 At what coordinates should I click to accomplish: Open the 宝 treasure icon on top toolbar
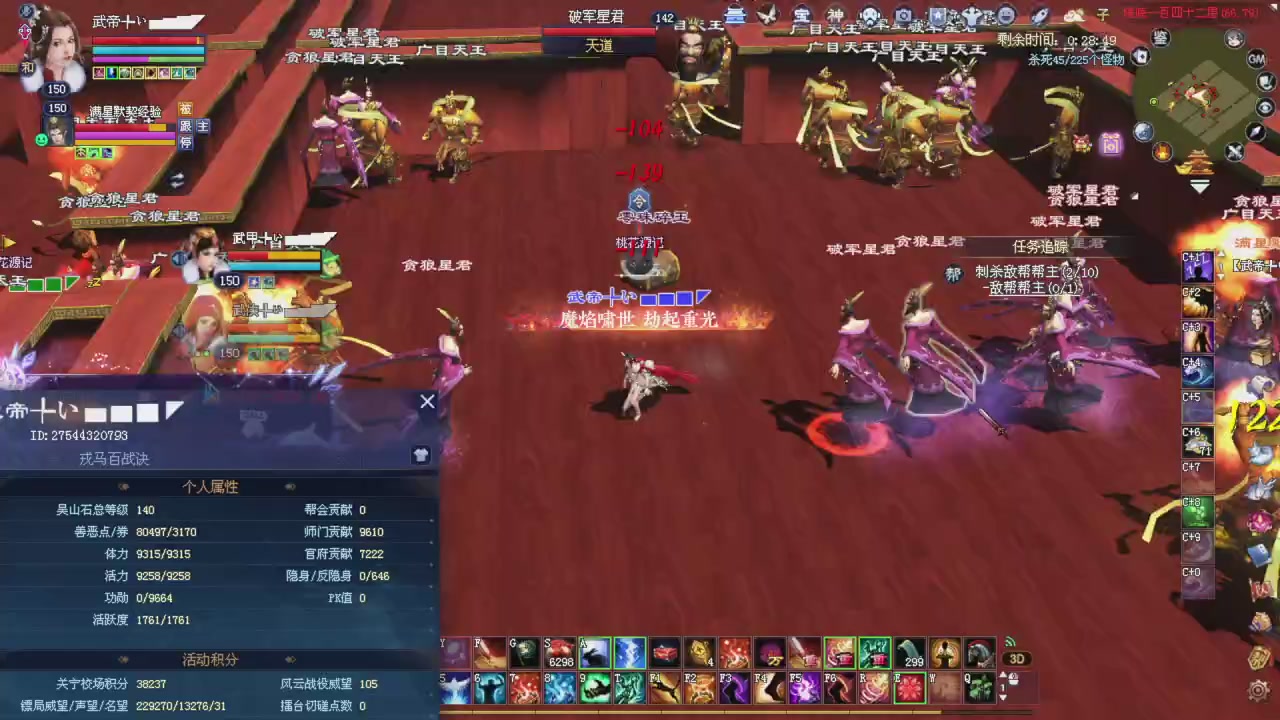(x=800, y=14)
